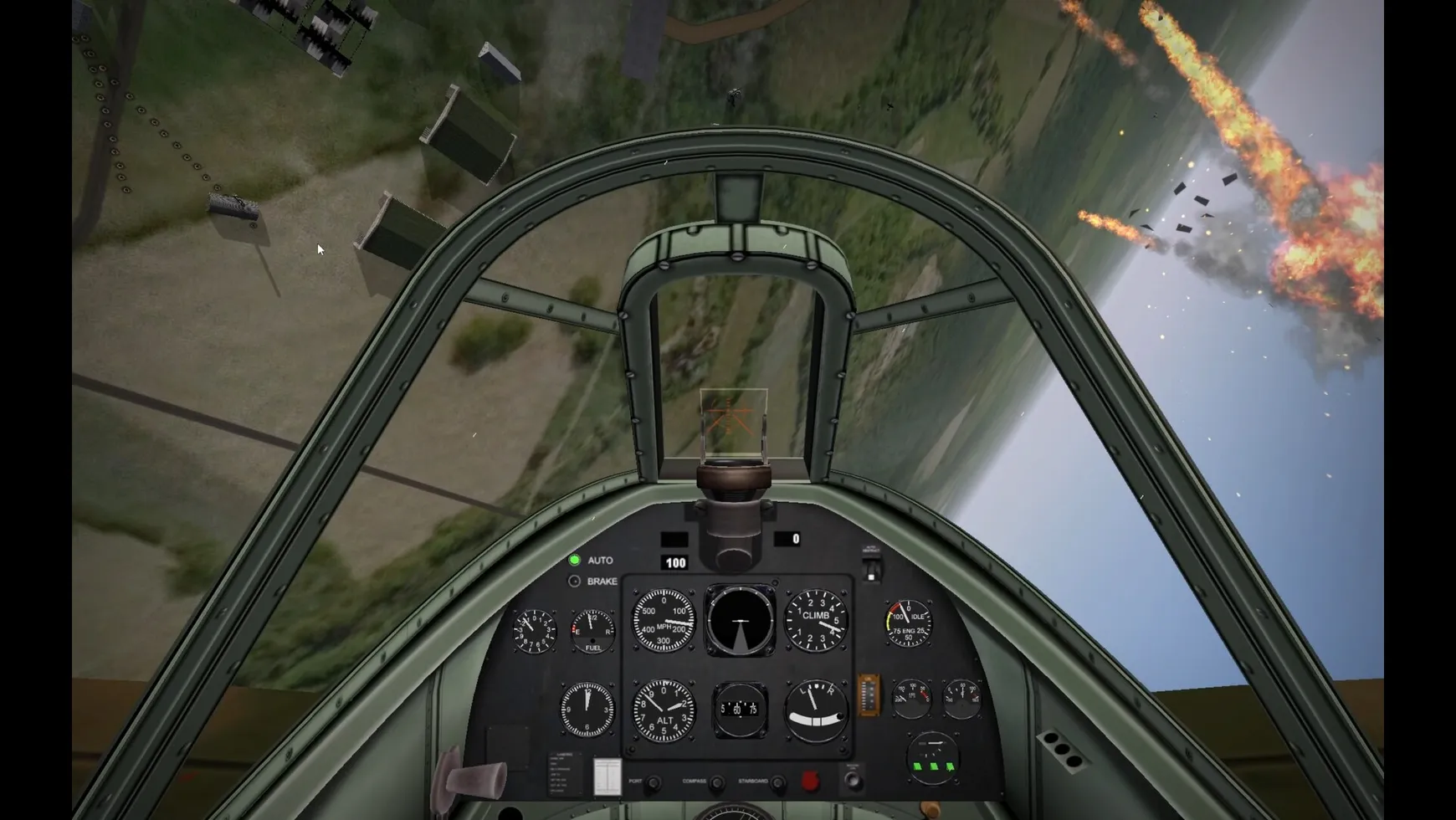Image resolution: width=1456 pixels, height=820 pixels.
Task: Tap the FUEL quantity gauge
Action: (592, 631)
